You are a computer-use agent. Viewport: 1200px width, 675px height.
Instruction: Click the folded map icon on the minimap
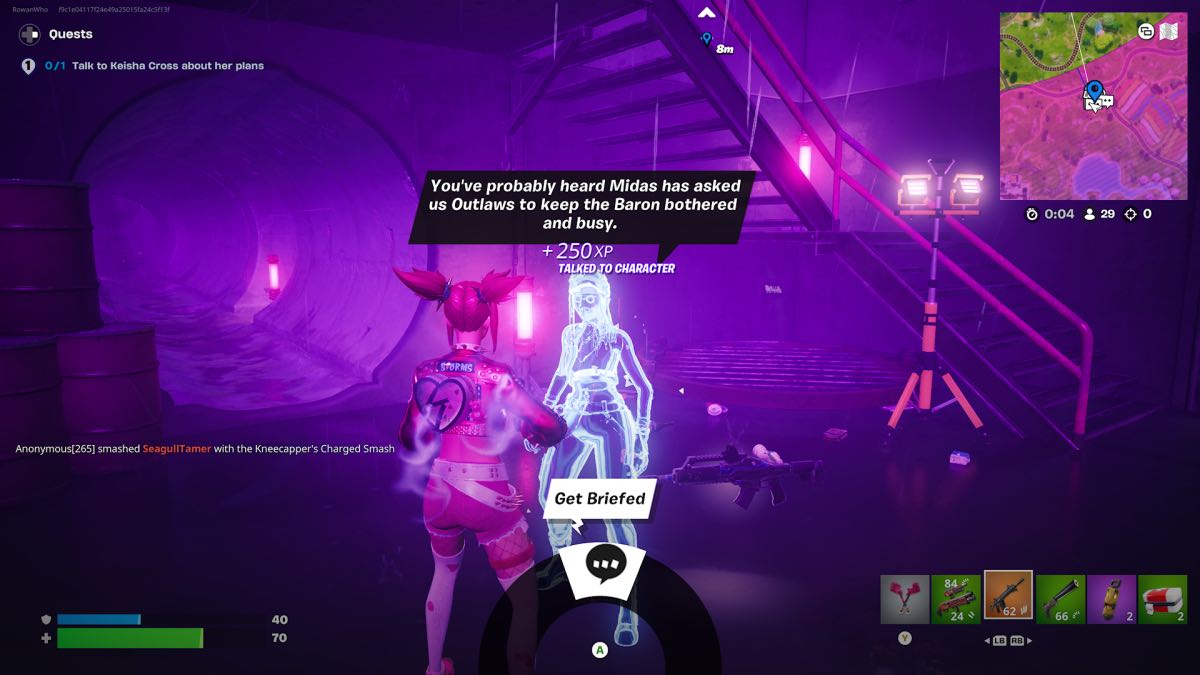pyautogui.click(x=1167, y=31)
